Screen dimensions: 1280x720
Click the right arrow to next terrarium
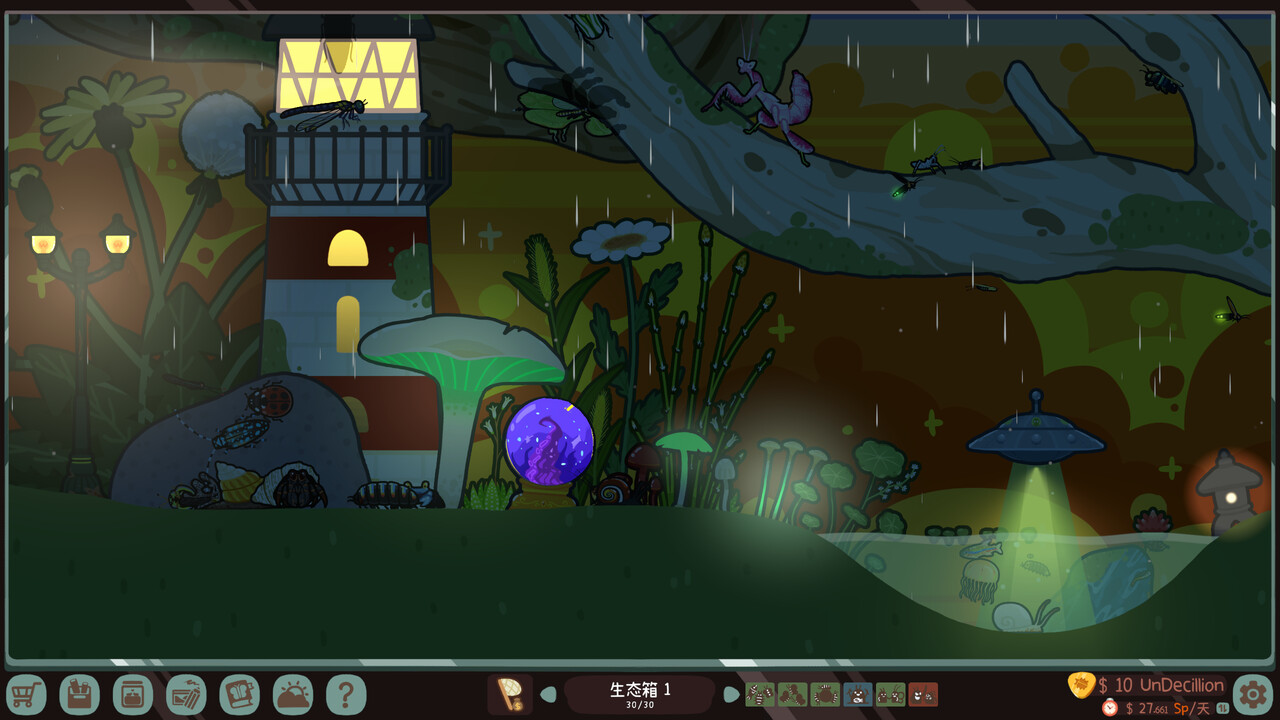pos(731,692)
